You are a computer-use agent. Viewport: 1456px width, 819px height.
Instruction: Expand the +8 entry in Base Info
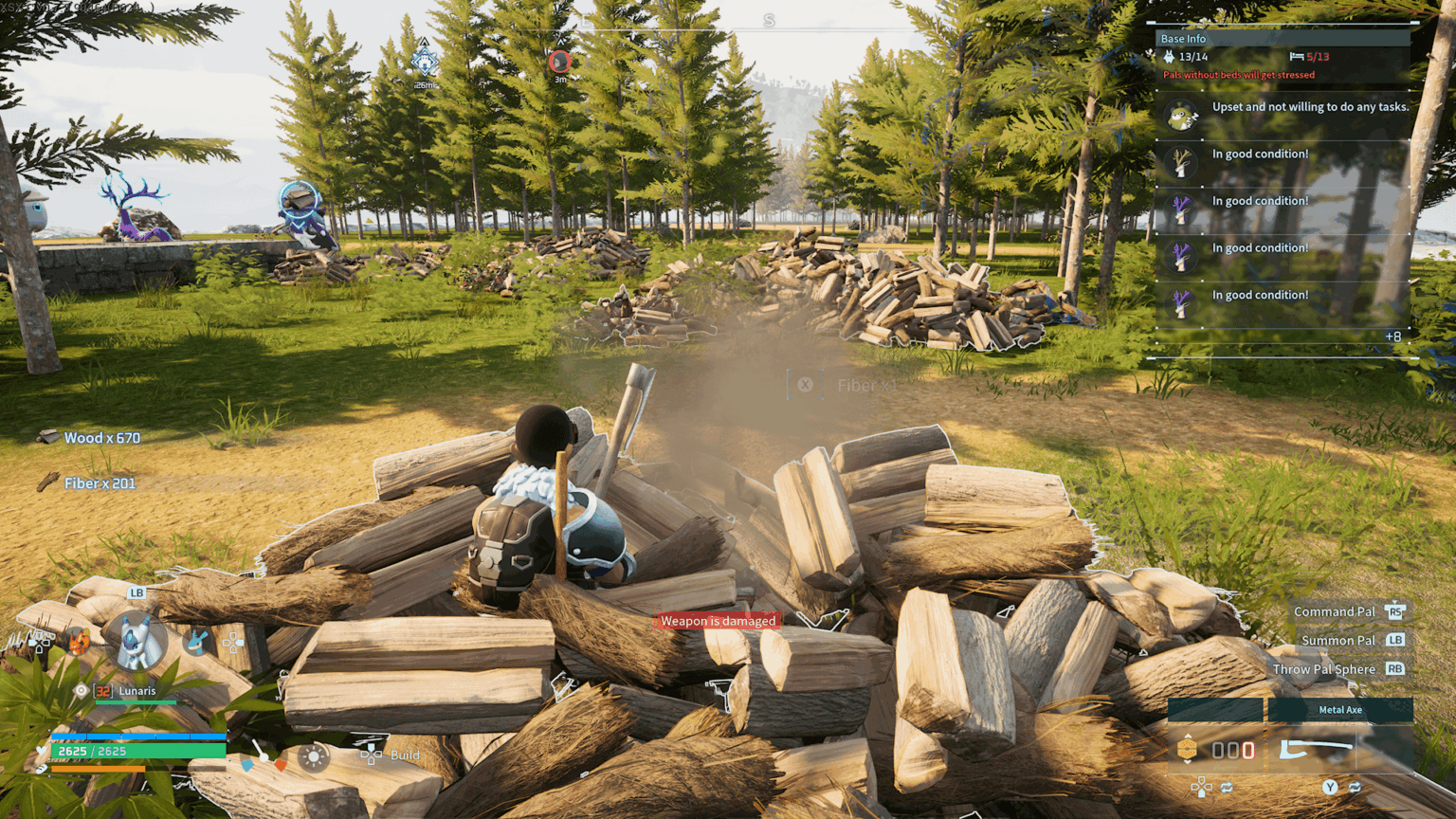pyautogui.click(x=1392, y=337)
